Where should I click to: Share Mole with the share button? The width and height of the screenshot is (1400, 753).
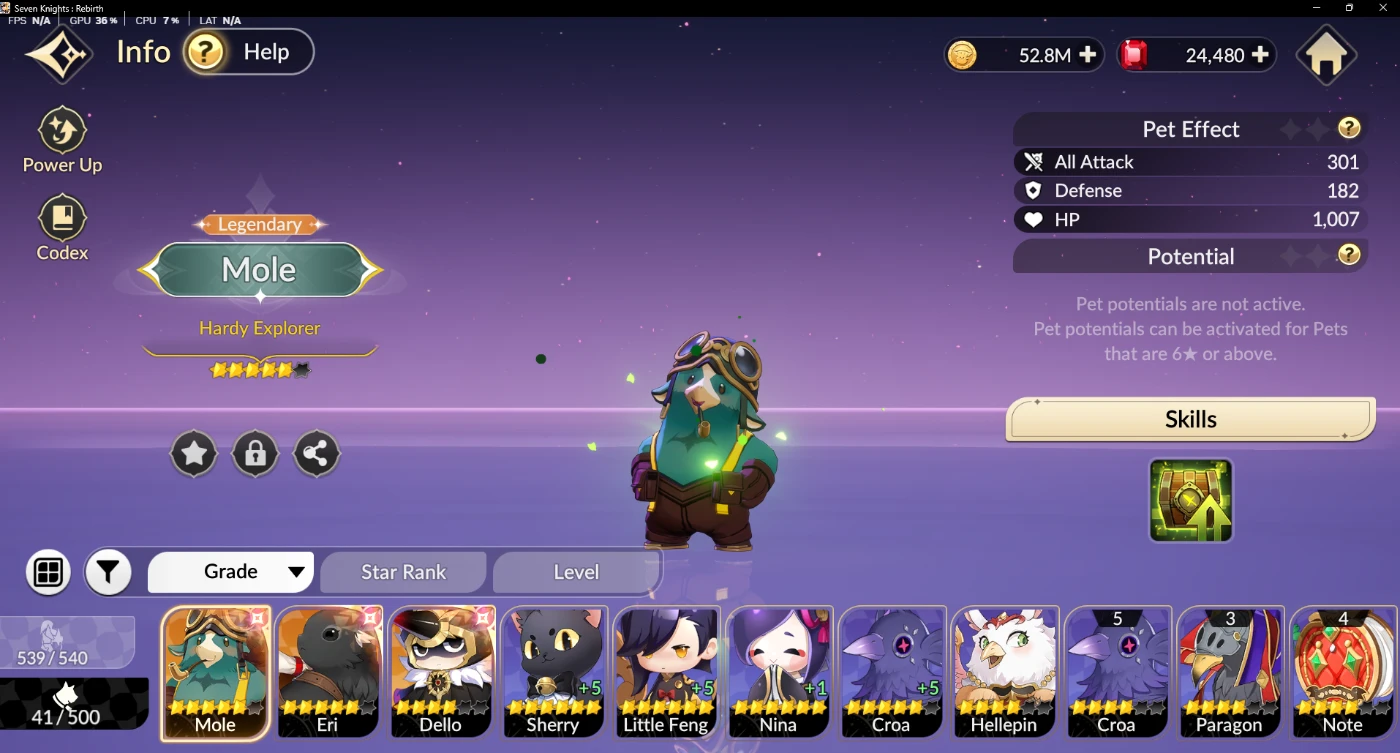tap(316, 455)
